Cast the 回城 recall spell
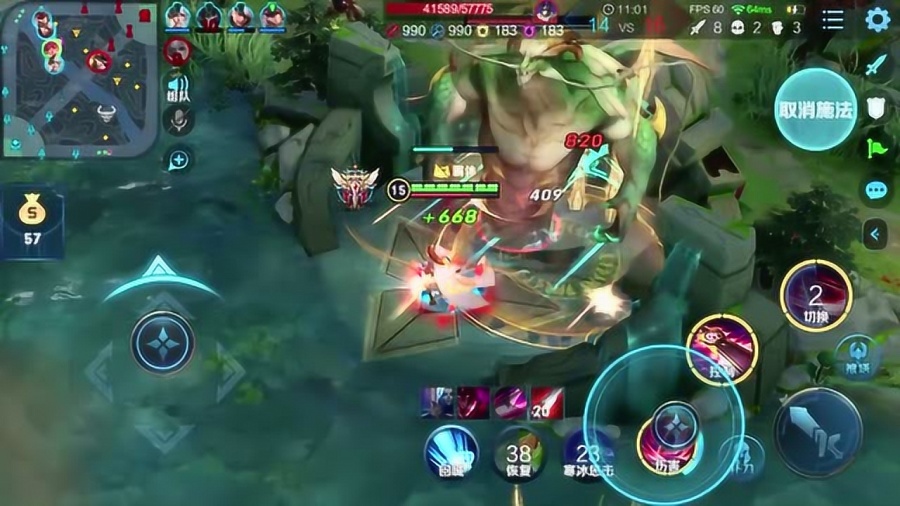 [x=450, y=452]
